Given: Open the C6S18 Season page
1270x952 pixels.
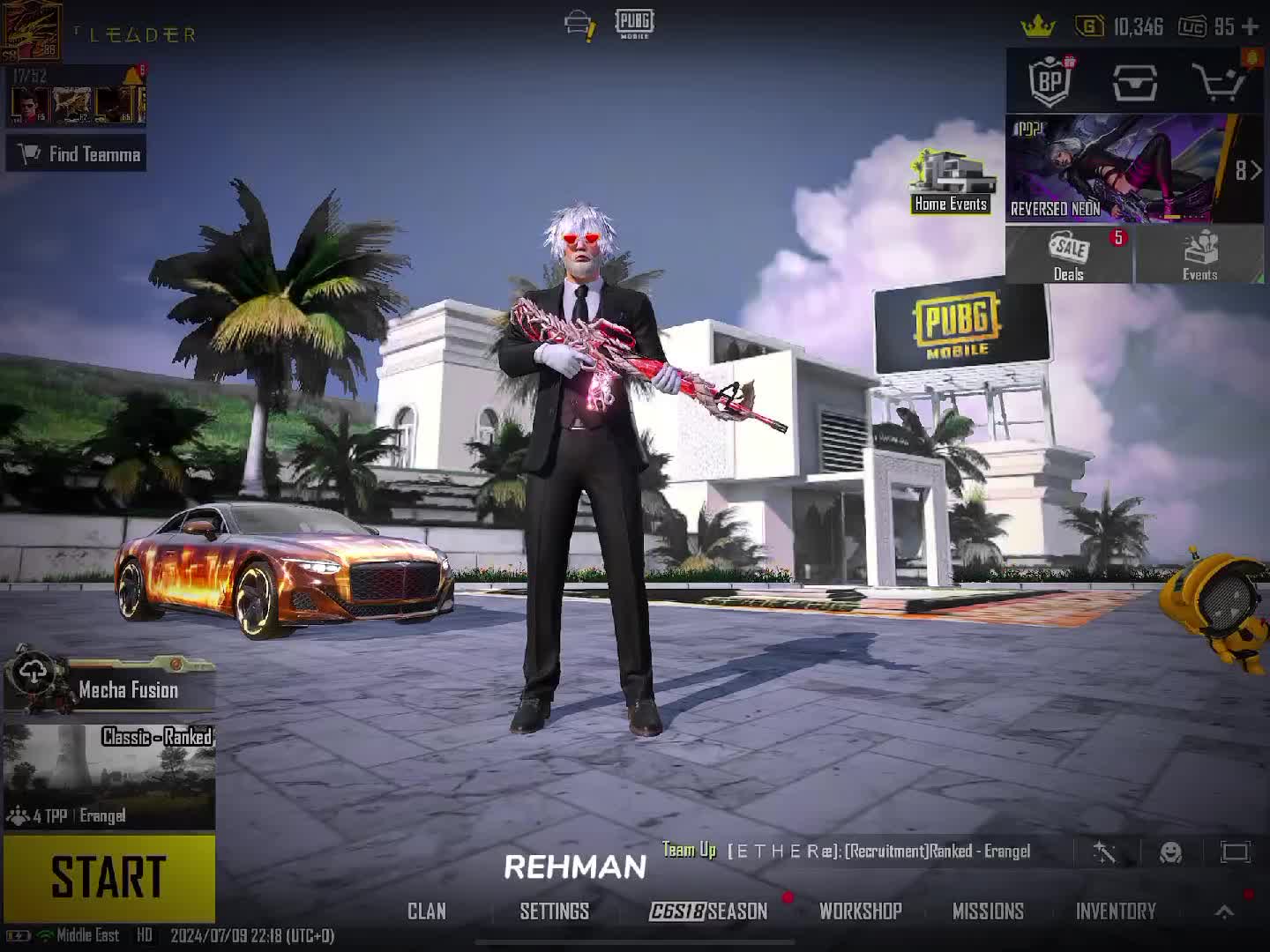Looking at the screenshot, I should (708, 911).
